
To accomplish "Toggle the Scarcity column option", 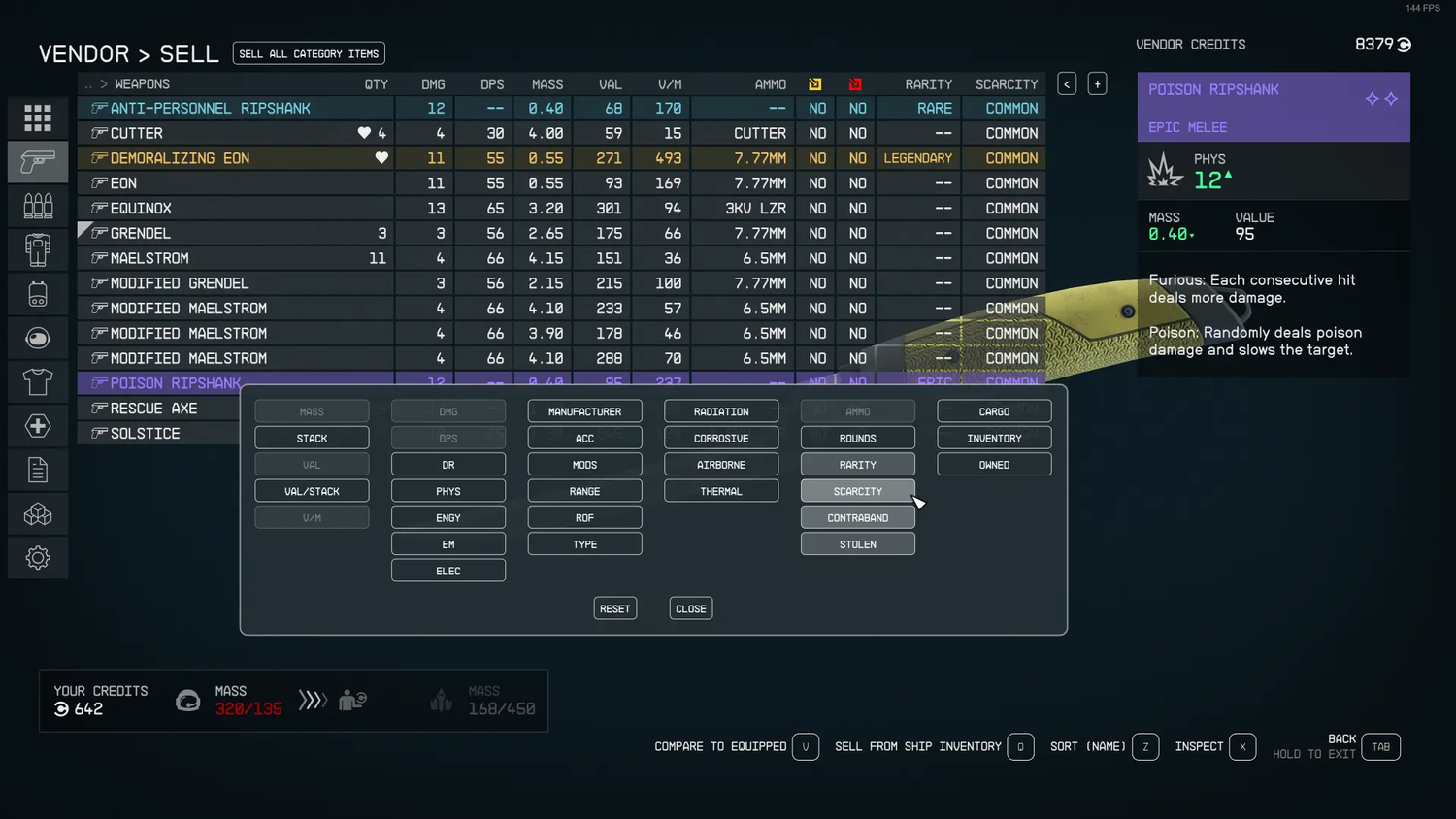I will click(x=857, y=491).
